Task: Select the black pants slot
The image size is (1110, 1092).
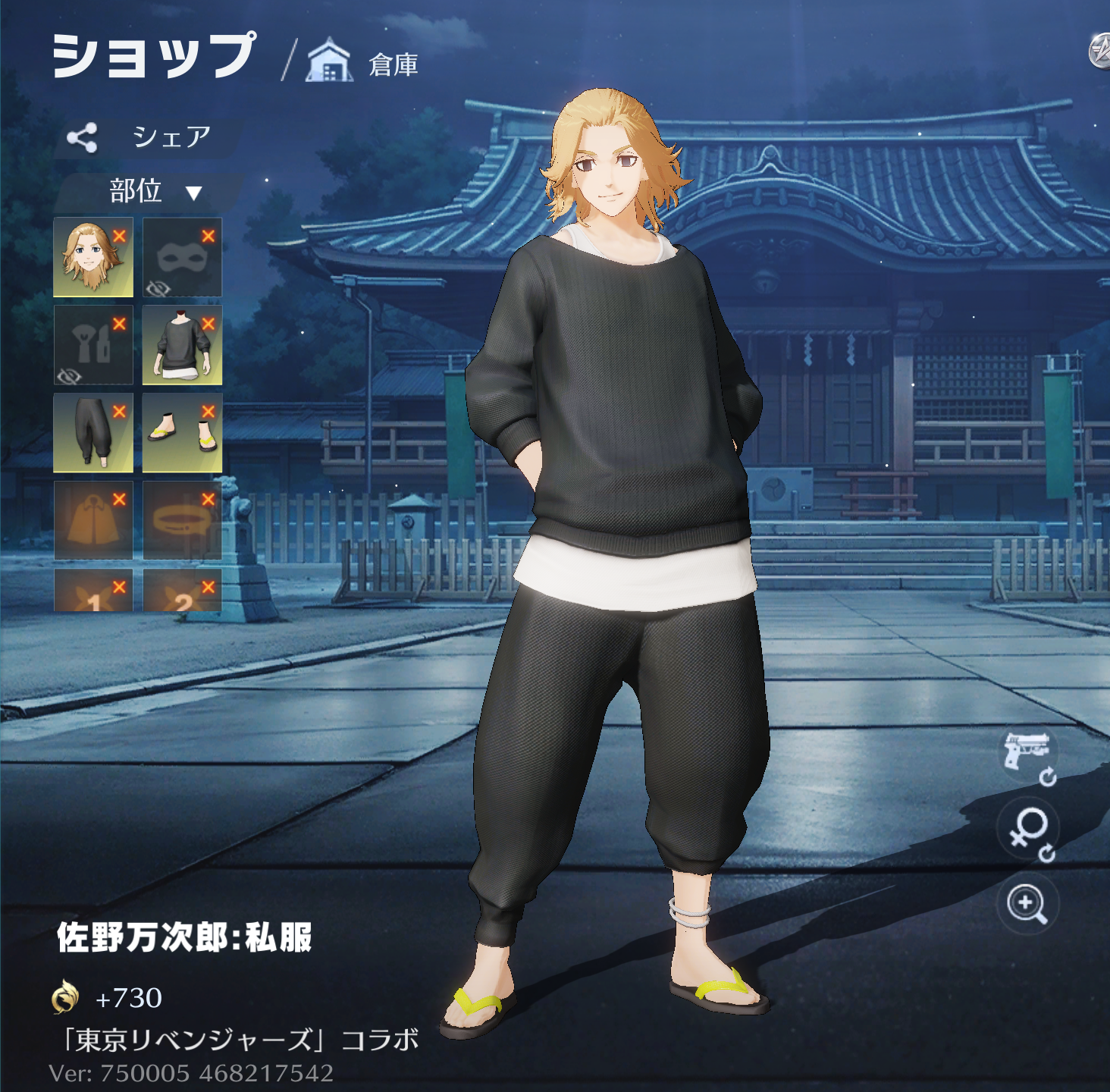Action: pyautogui.click(x=92, y=433)
